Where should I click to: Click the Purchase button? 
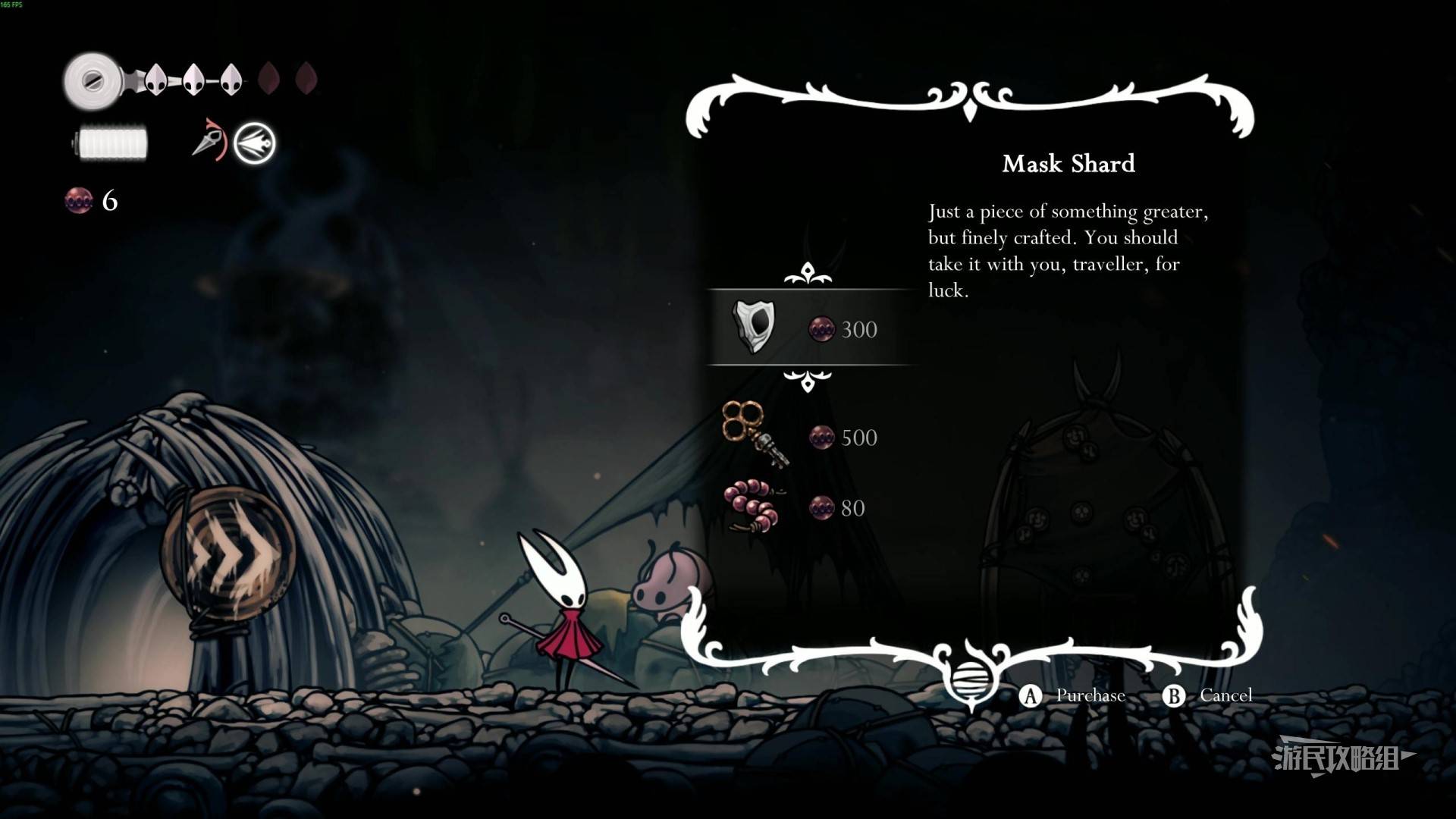tap(1074, 695)
